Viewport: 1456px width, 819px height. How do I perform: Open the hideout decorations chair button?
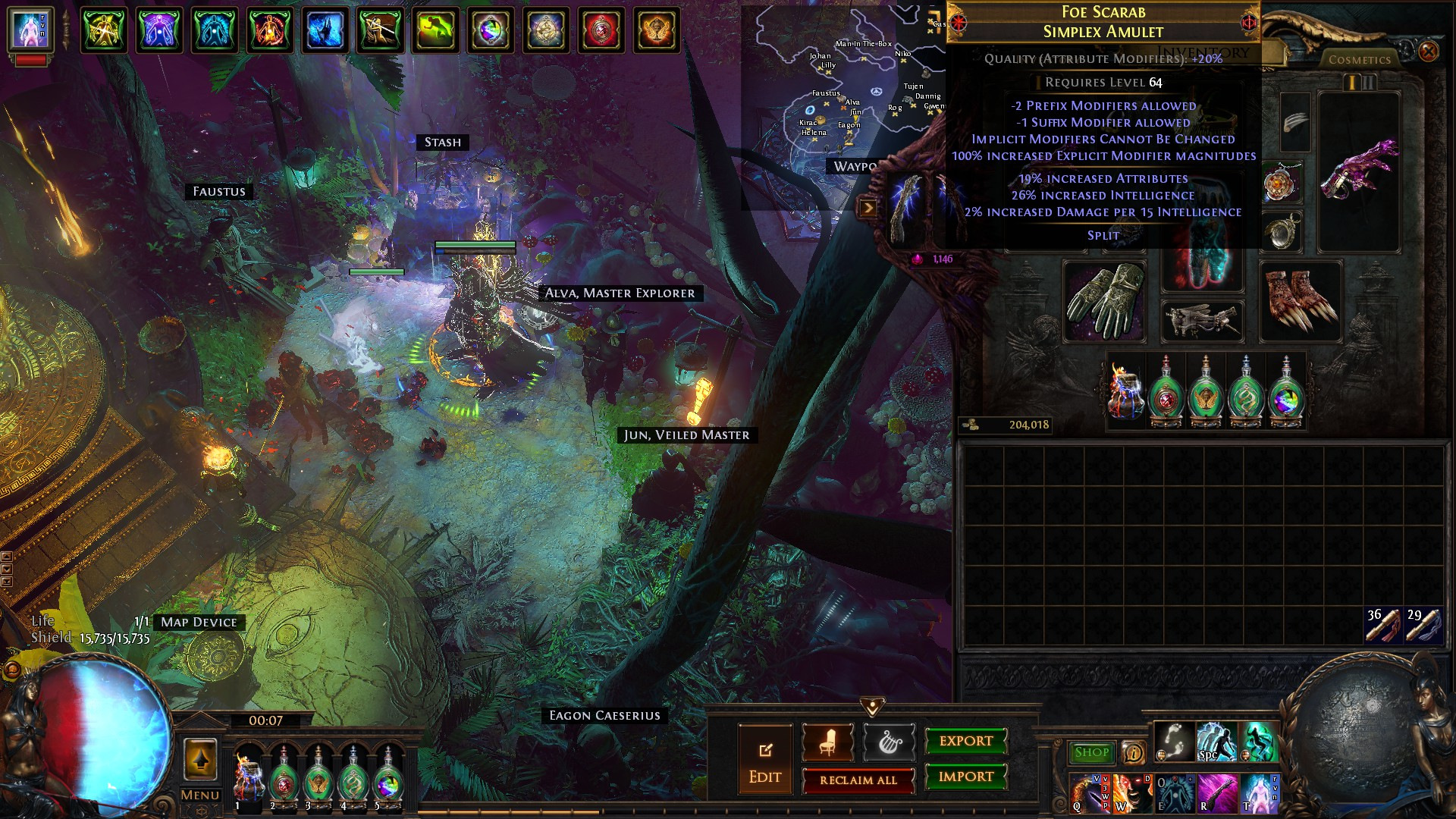(827, 742)
